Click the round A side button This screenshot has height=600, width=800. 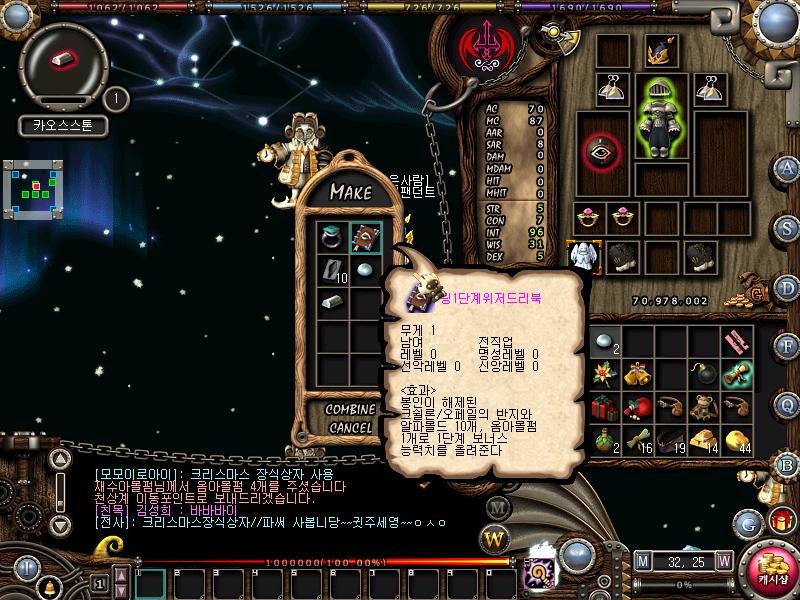click(788, 167)
